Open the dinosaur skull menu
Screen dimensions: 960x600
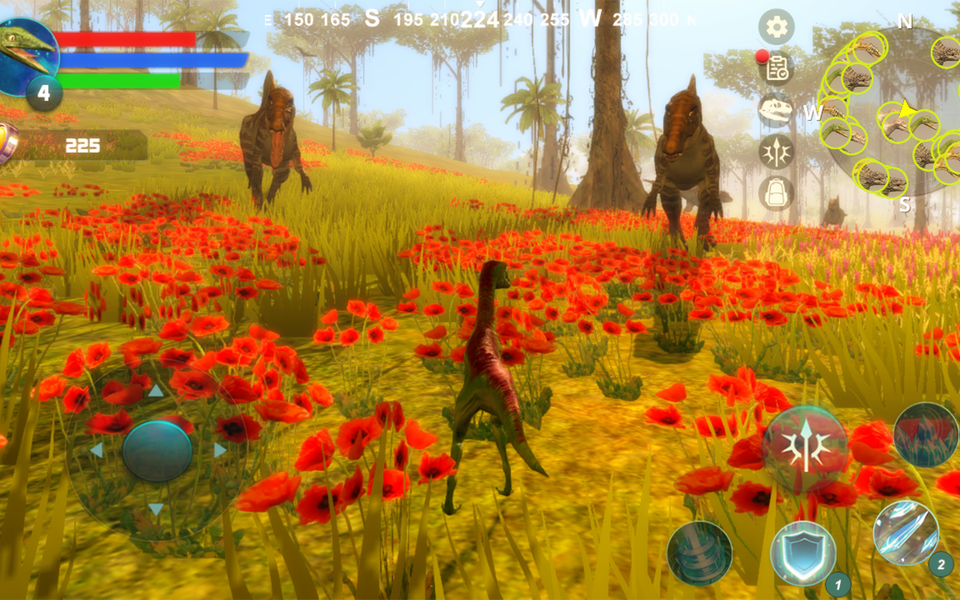click(776, 109)
